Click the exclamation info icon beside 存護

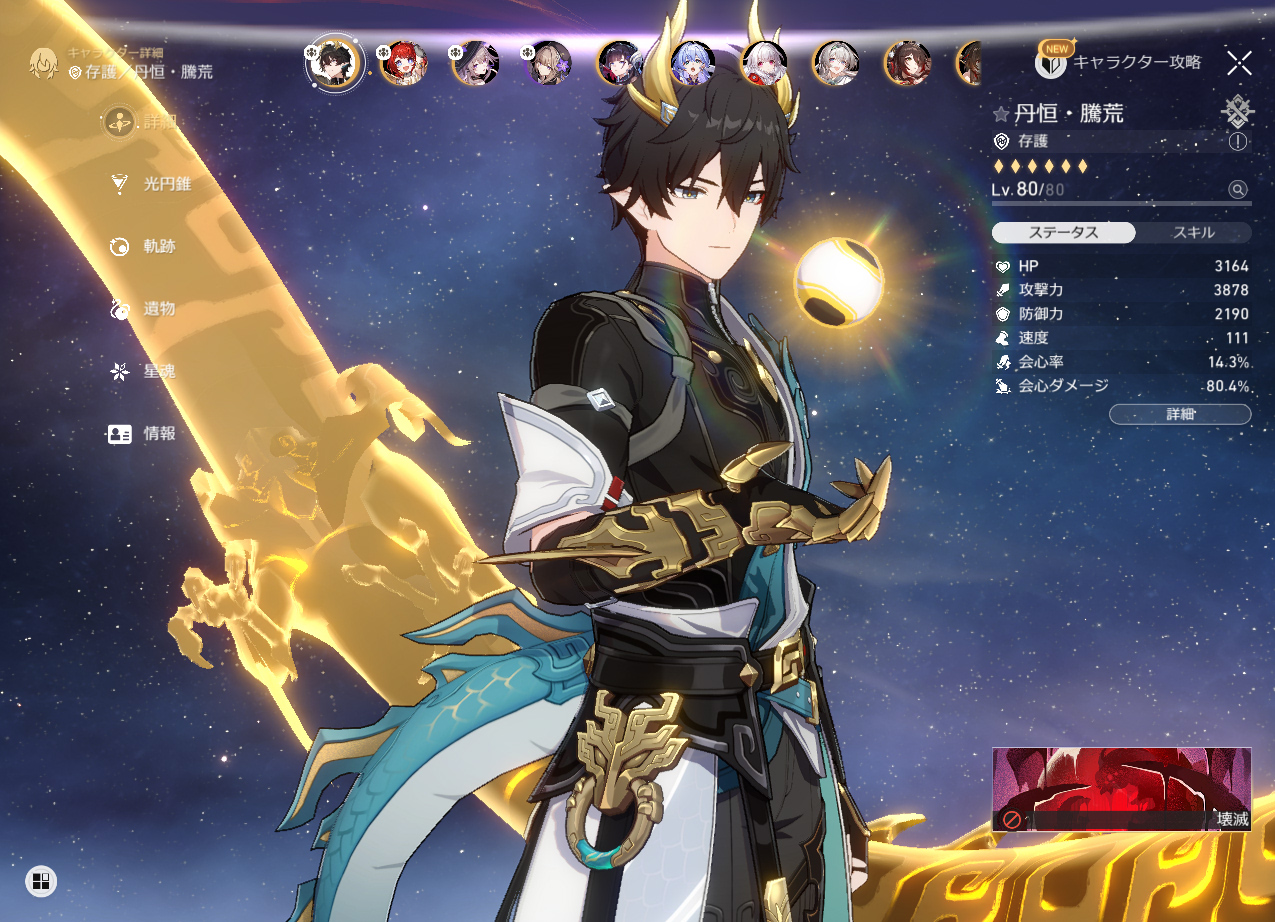click(x=1238, y=142)
